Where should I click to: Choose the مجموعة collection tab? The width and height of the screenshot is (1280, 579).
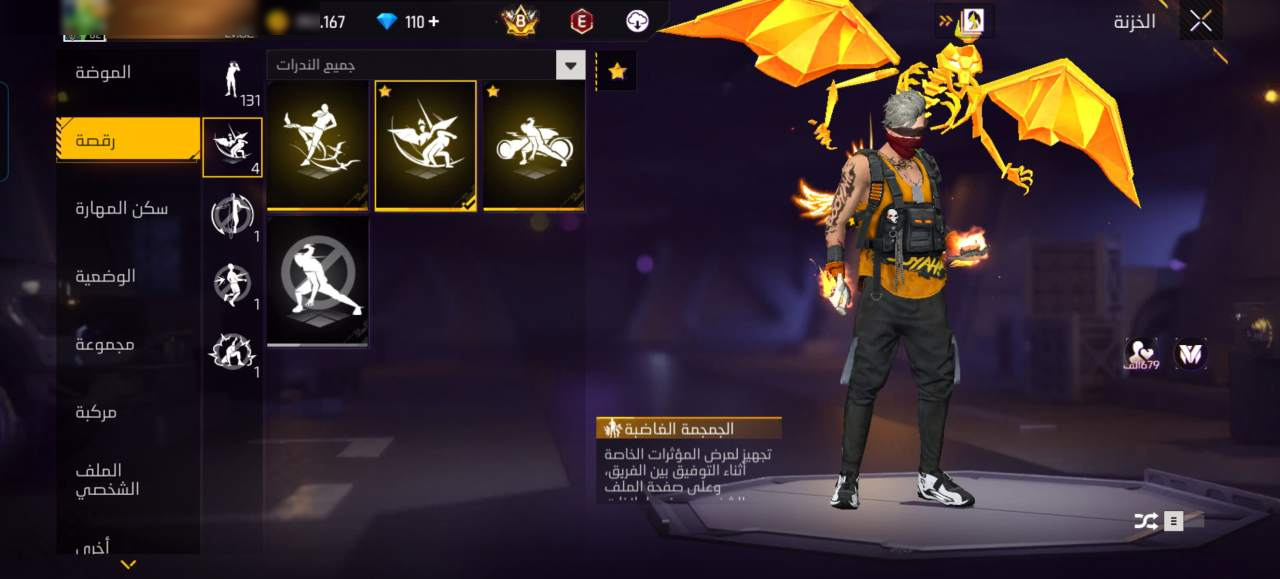pyautogui.click(x=105, y=344)
